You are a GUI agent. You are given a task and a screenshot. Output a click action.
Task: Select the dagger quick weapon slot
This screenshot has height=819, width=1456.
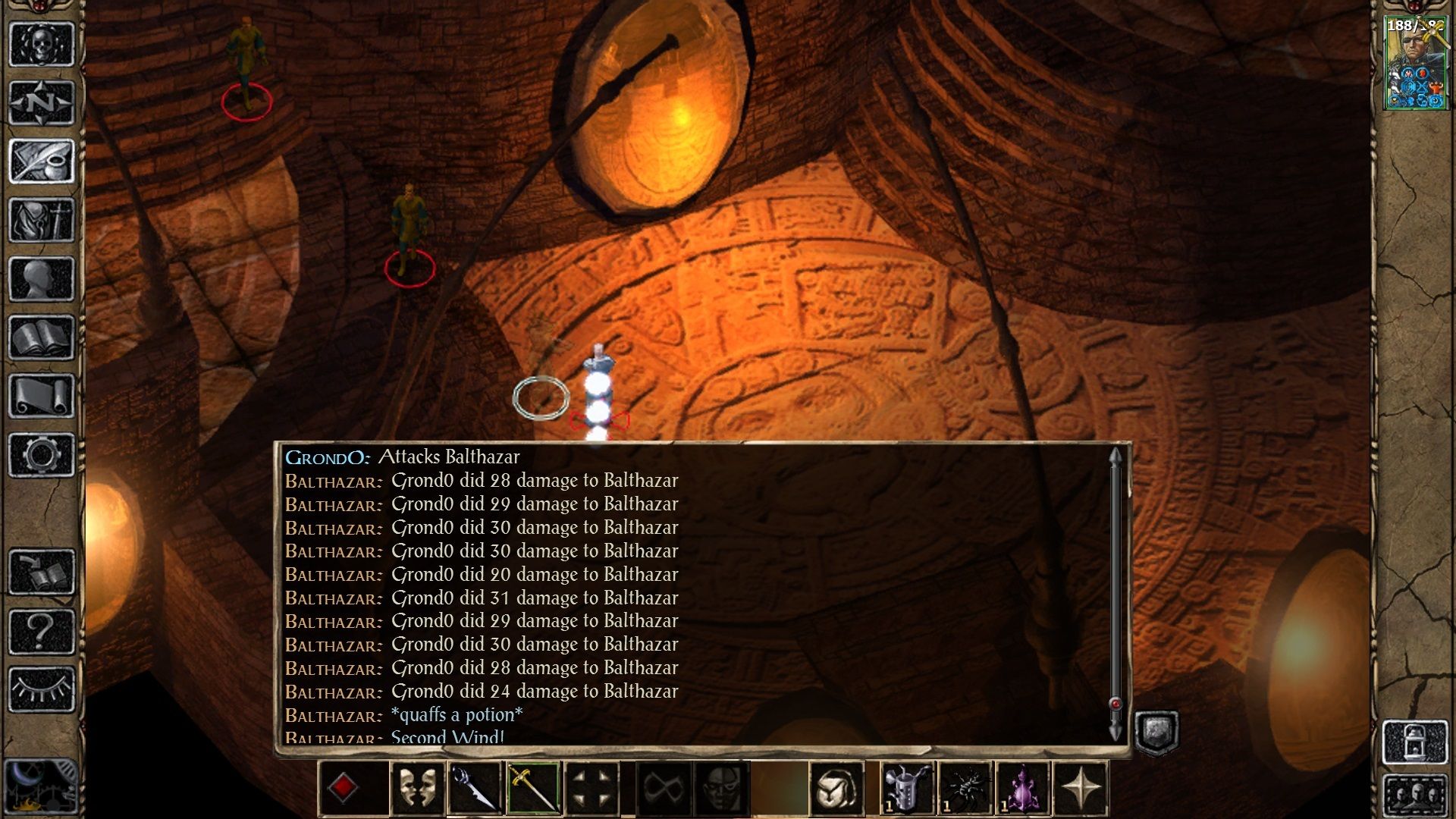(x=474, y=789)
